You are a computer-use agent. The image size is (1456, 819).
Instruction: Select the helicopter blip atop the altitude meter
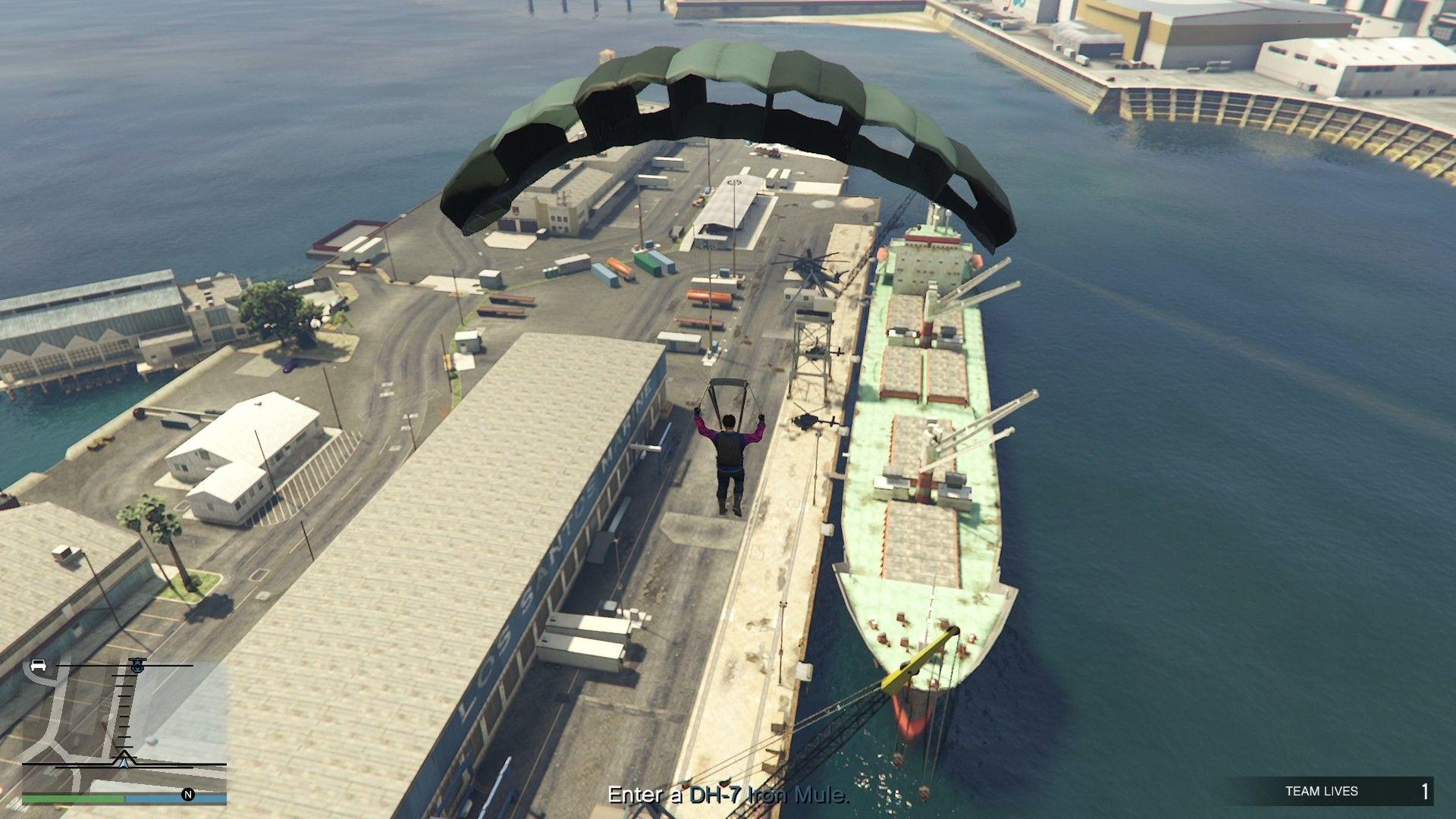click(x=137, y=664)
